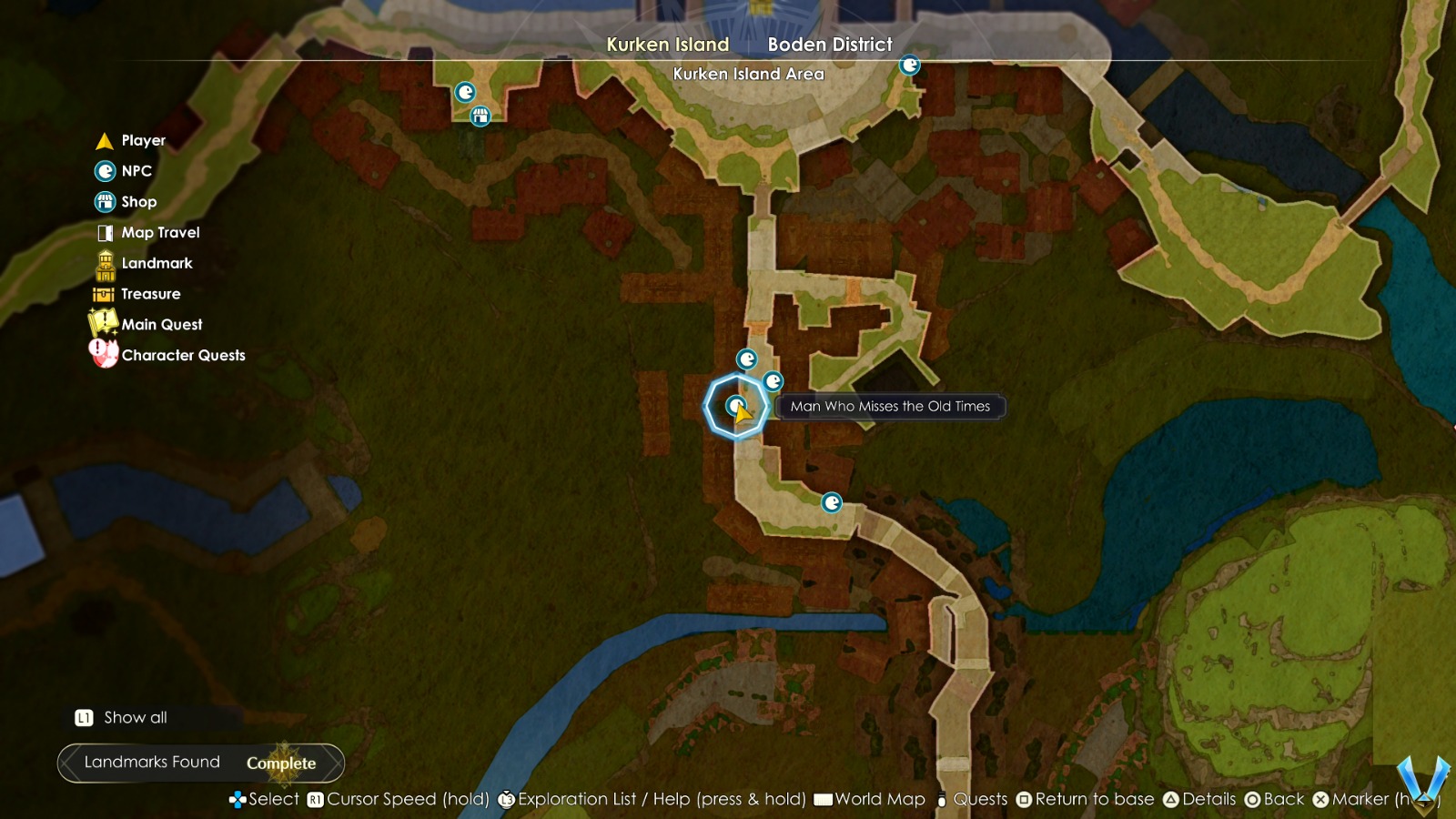Select the Character Quests legend icon
The width and height of the screenshot is (1456, 819).
pos(101,355)
